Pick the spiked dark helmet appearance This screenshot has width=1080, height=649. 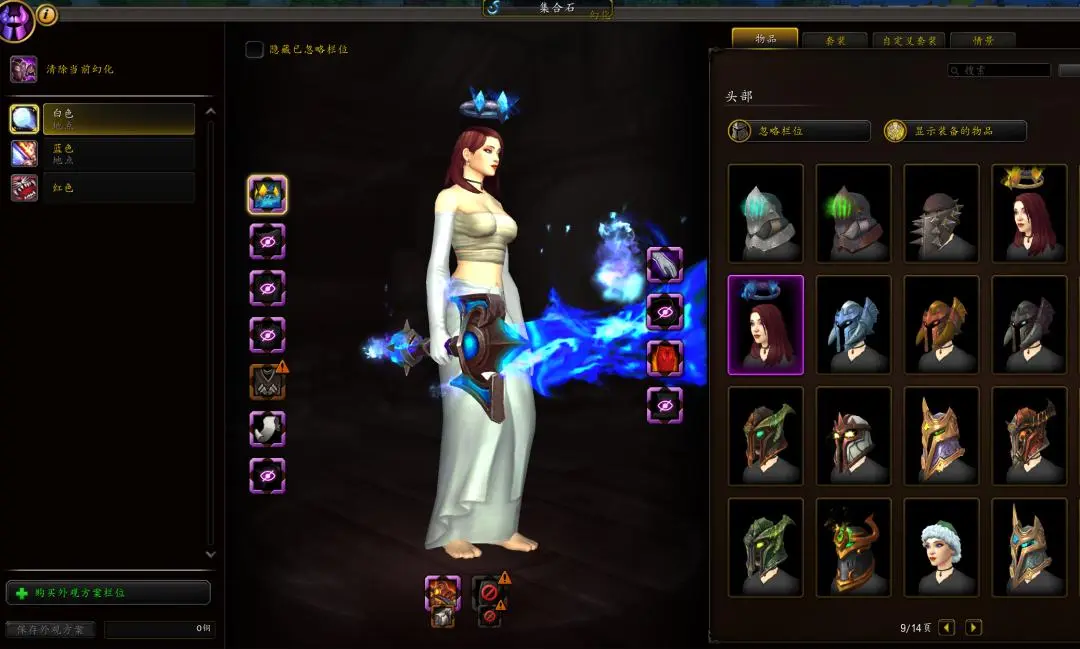(x=941, y=213)
